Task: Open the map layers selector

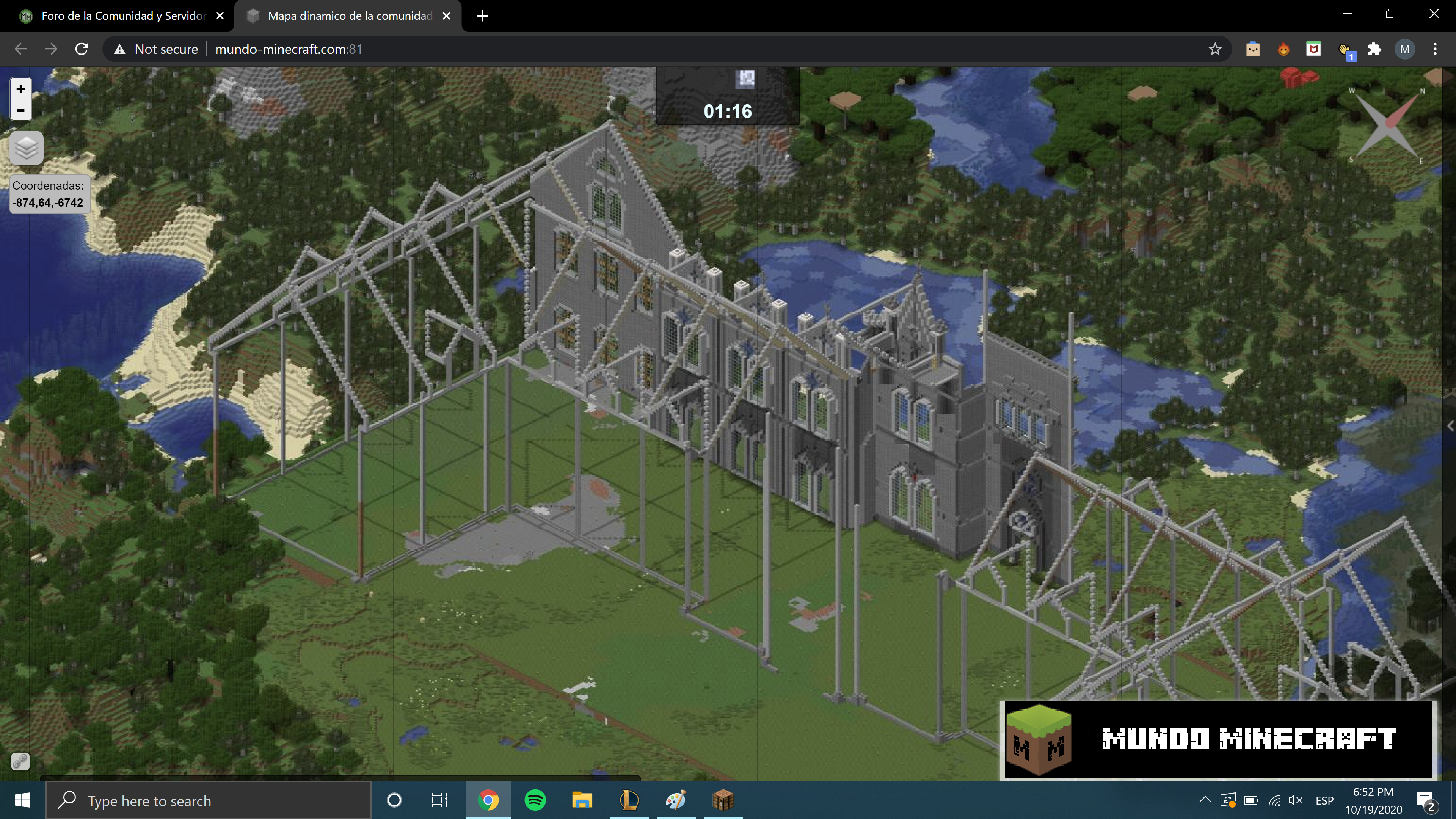Action: click(x=27, y=148)
